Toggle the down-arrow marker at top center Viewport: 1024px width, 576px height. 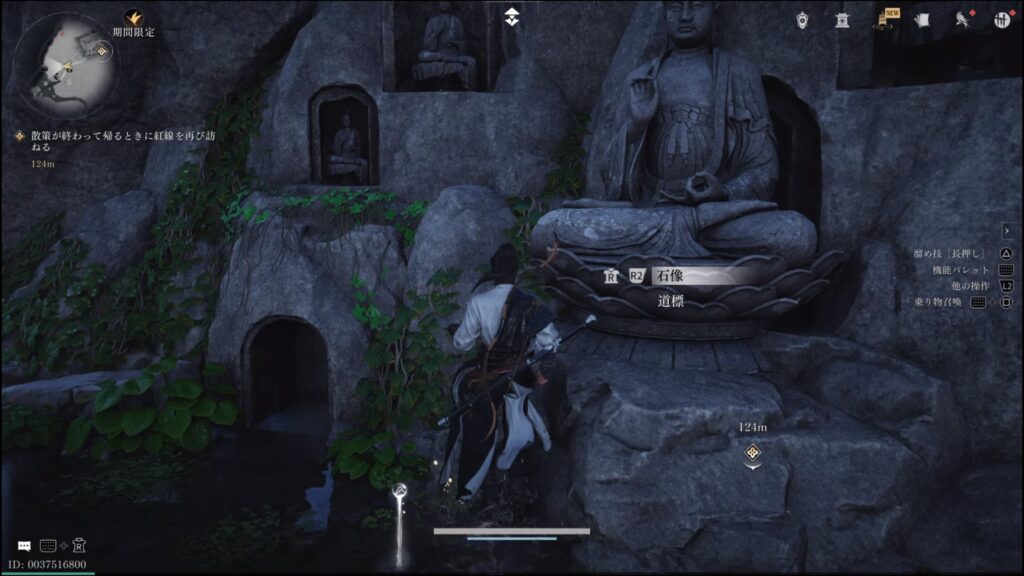pyautogui.click(x=511, y=15)
